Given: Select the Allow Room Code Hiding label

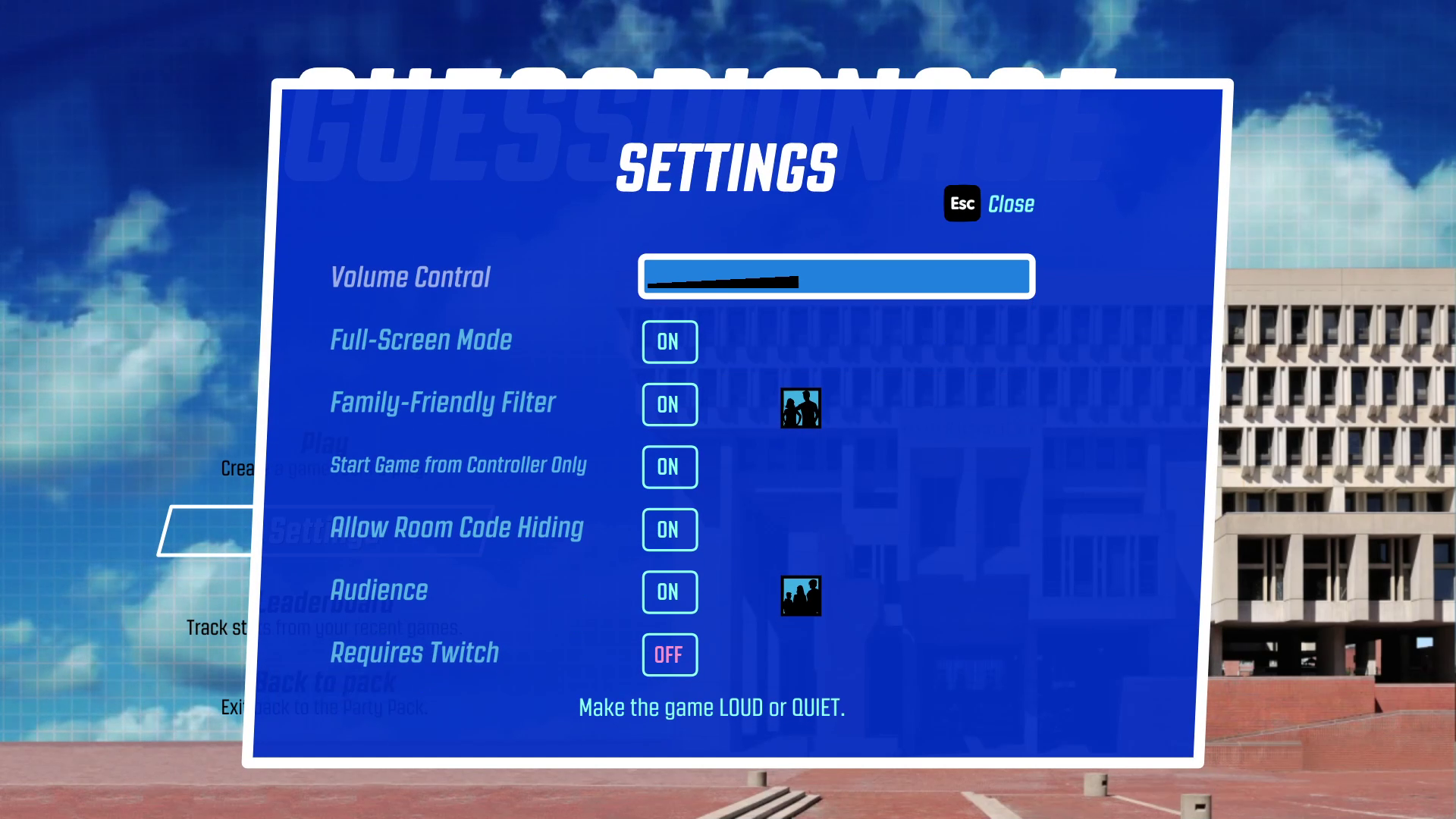Looking at the screenshot, I should click(457, 528).
